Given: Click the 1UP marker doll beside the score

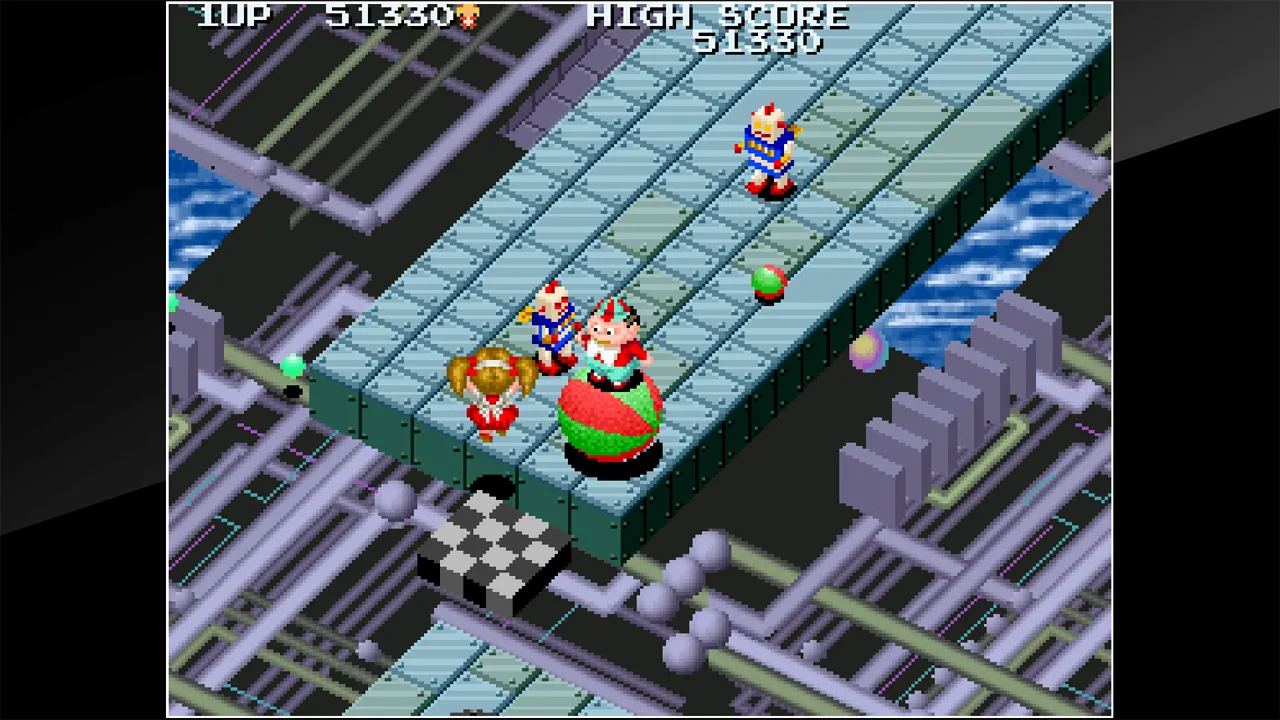Looking at the screenshot, I should point(466,16).
